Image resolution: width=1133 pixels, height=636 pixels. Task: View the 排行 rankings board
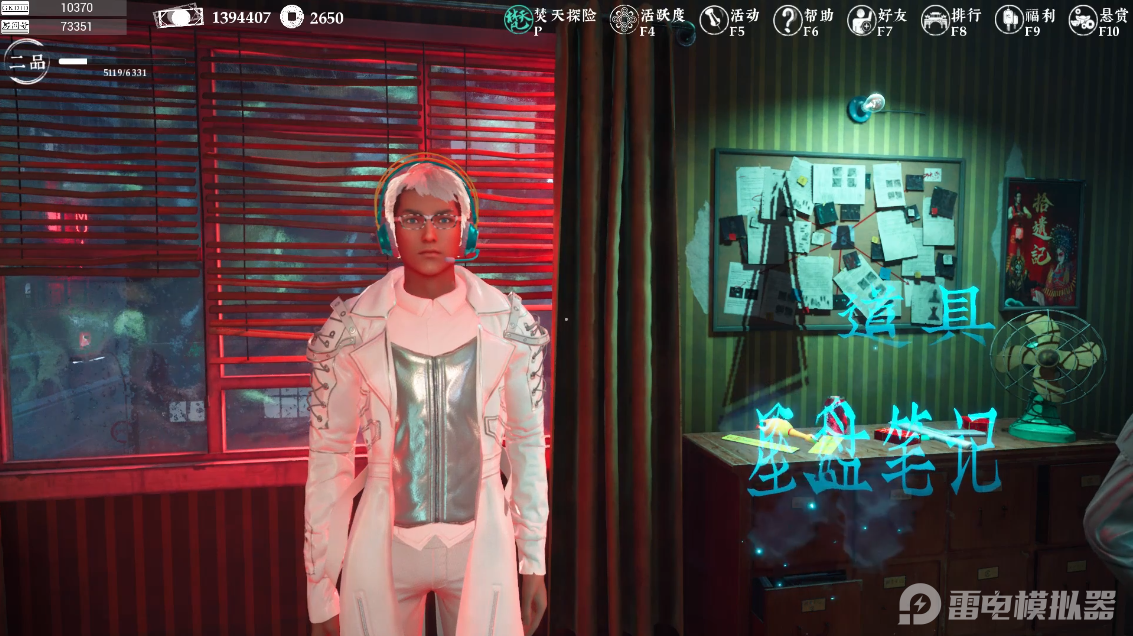point(935,20)
